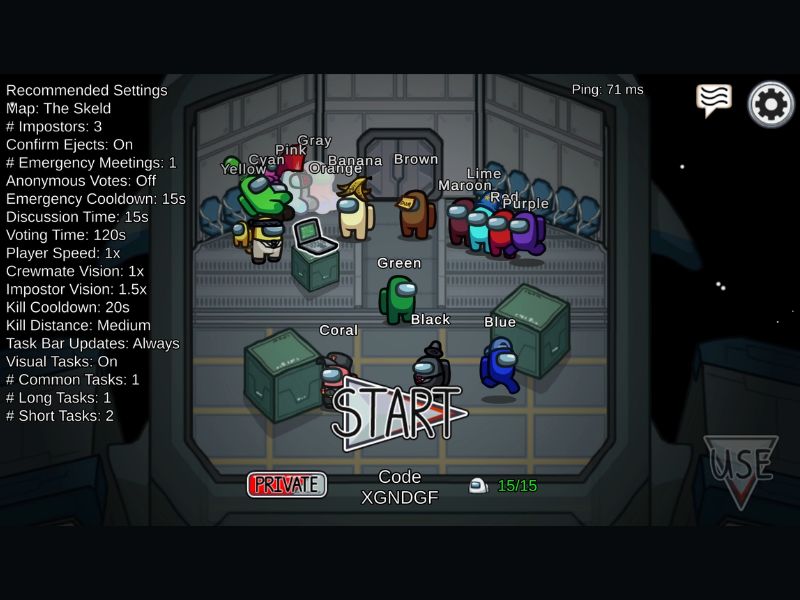Activate the USE button
The height and width of the screenshot is (600, 800).
pyautogui.click(x=740, y=468)
